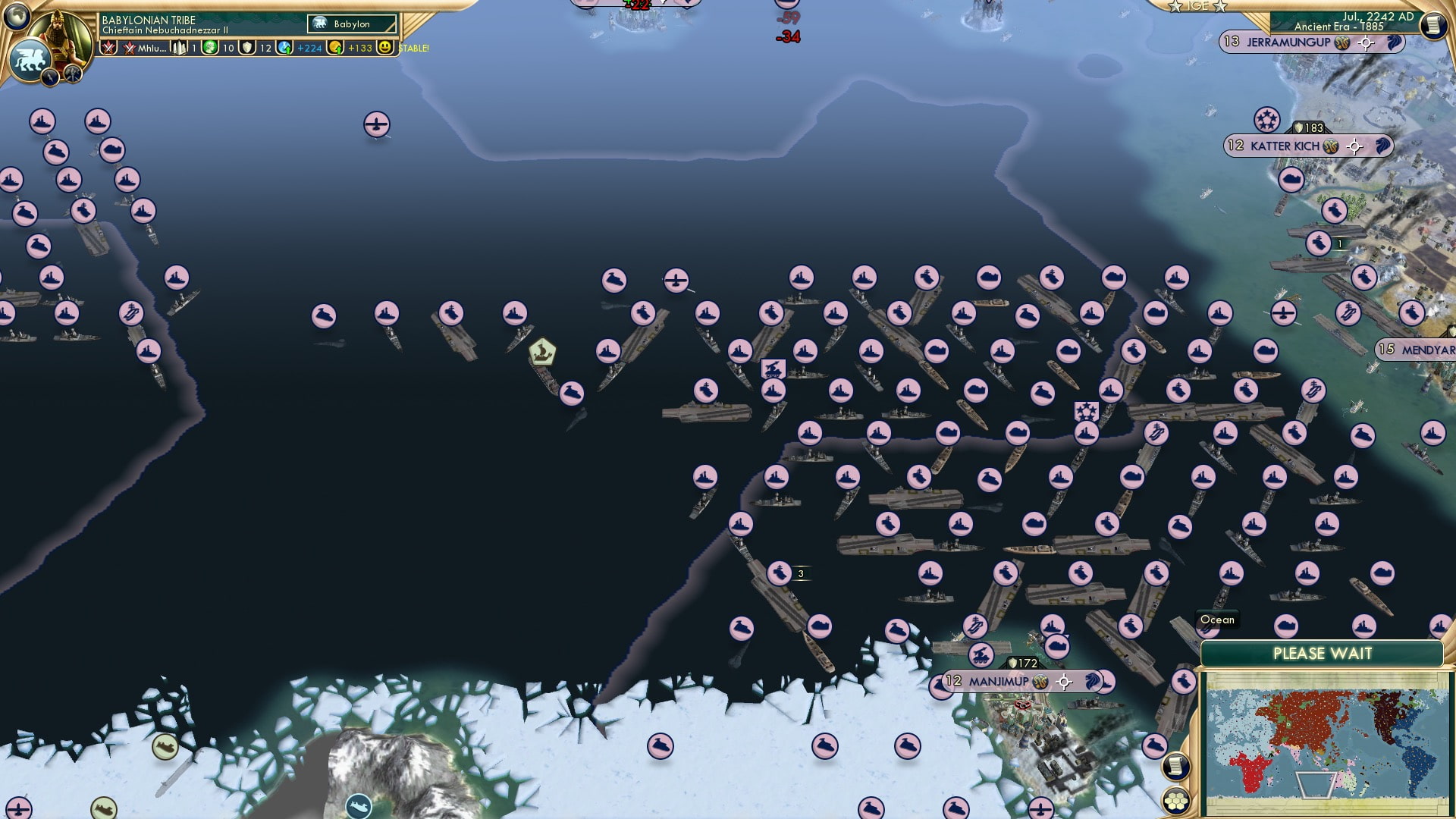Toggle Manjimup's focus crosshair icon

(x=1064, y=682)
